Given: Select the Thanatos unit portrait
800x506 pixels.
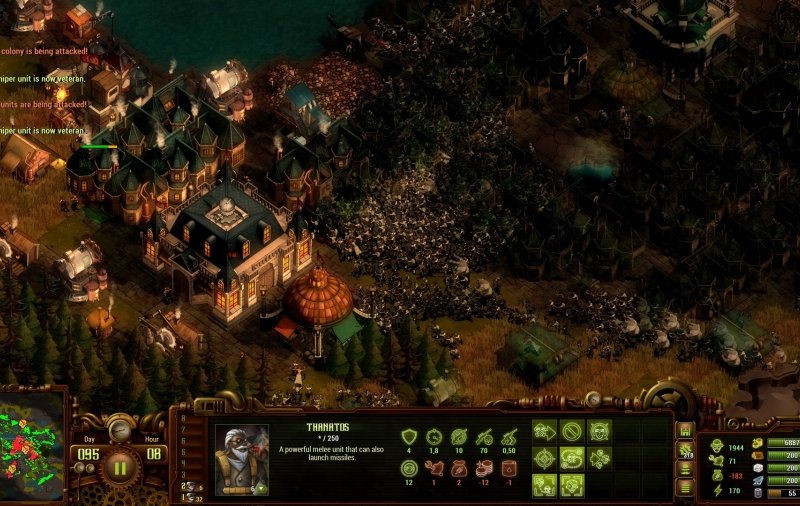Looking at the screenshot, I should point(242,459).
